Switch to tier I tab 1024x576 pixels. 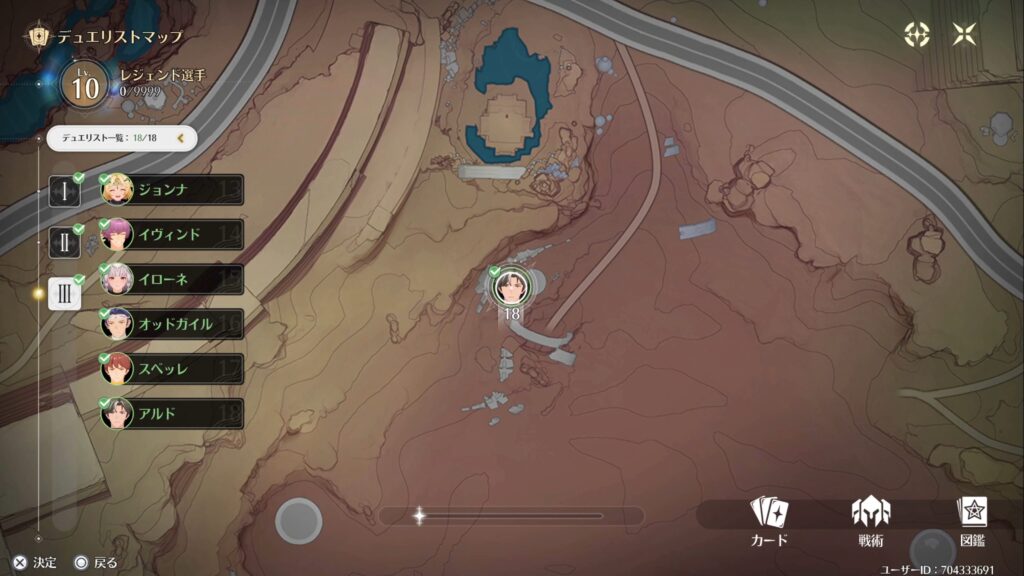[64, 192]
